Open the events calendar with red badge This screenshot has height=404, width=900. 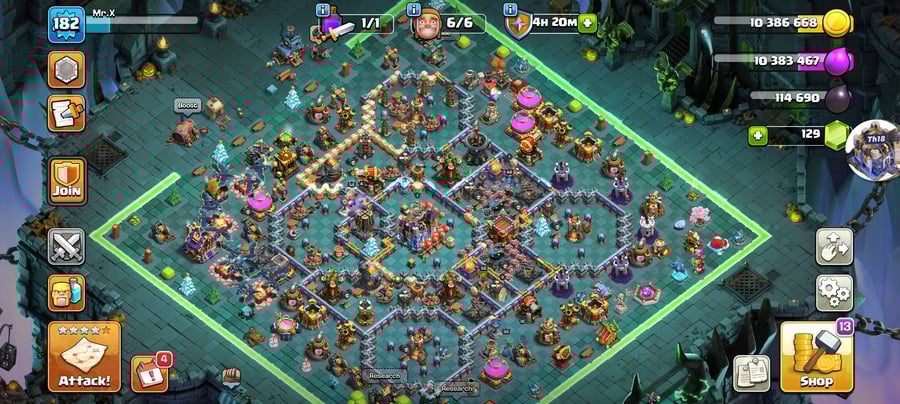pyautogui.click(x=149, y=373)
